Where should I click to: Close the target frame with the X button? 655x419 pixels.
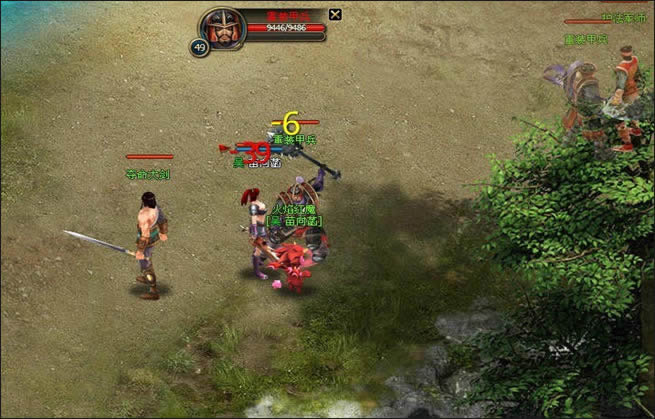(x=335, y=14)
